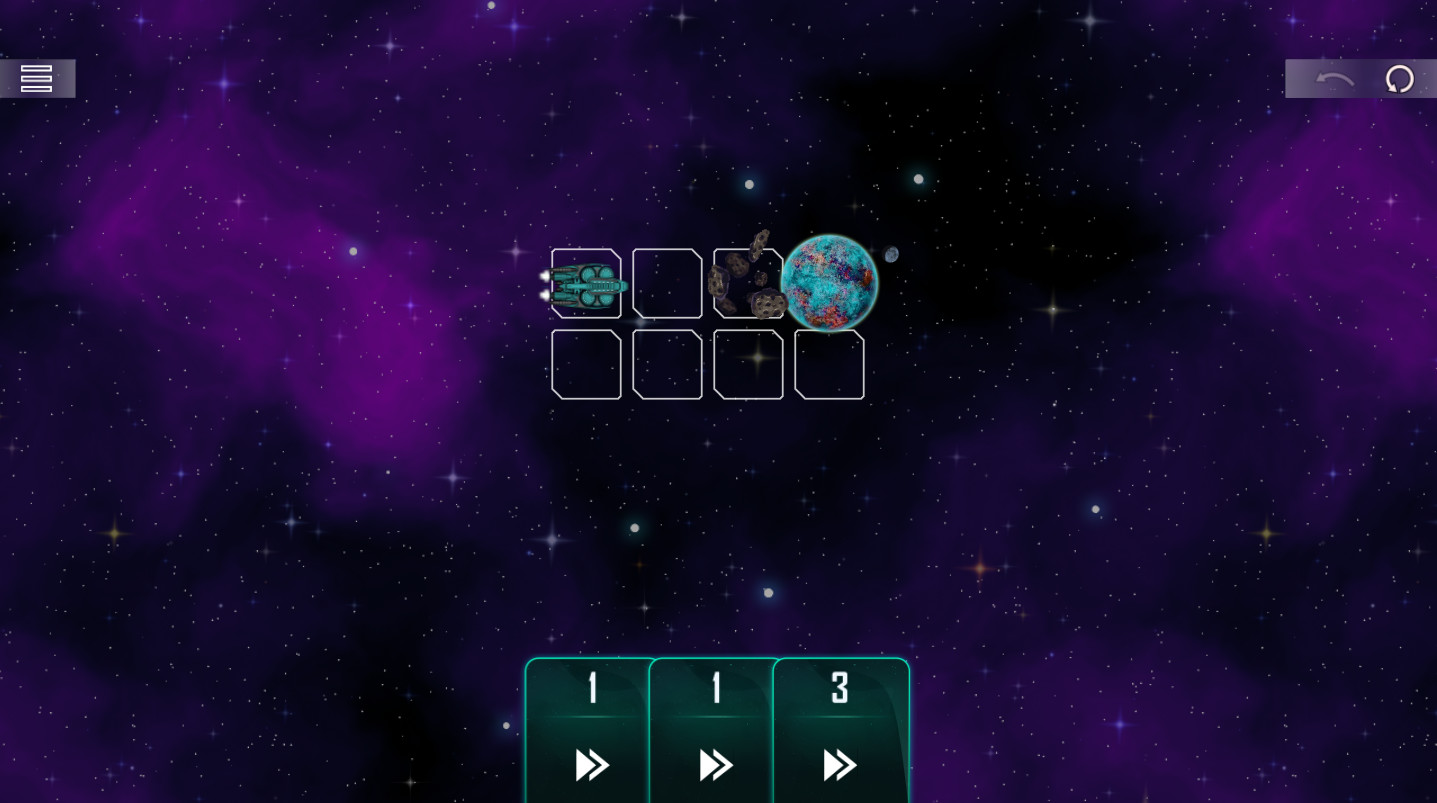Click the third cell in the bottom row
Image resolution: width=1437 pixels, height=803 pixels.
point(747,364)
